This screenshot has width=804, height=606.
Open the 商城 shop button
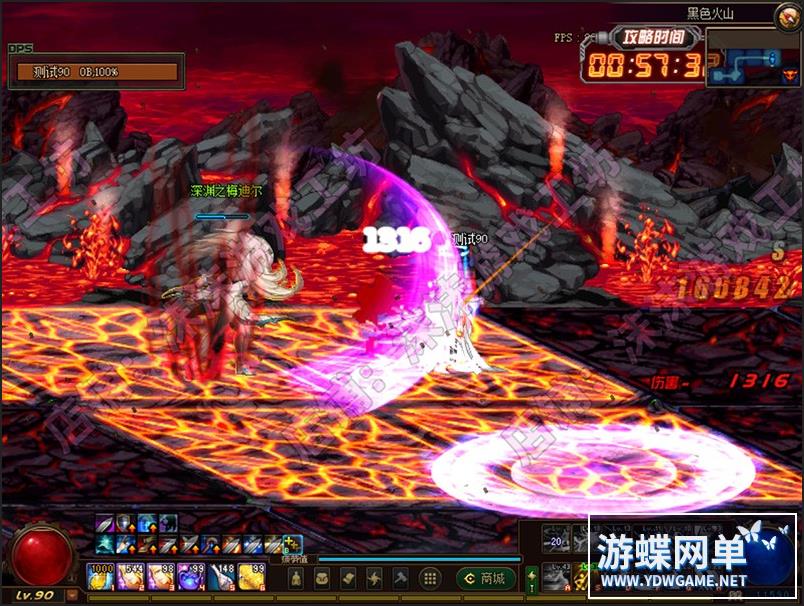486,578
